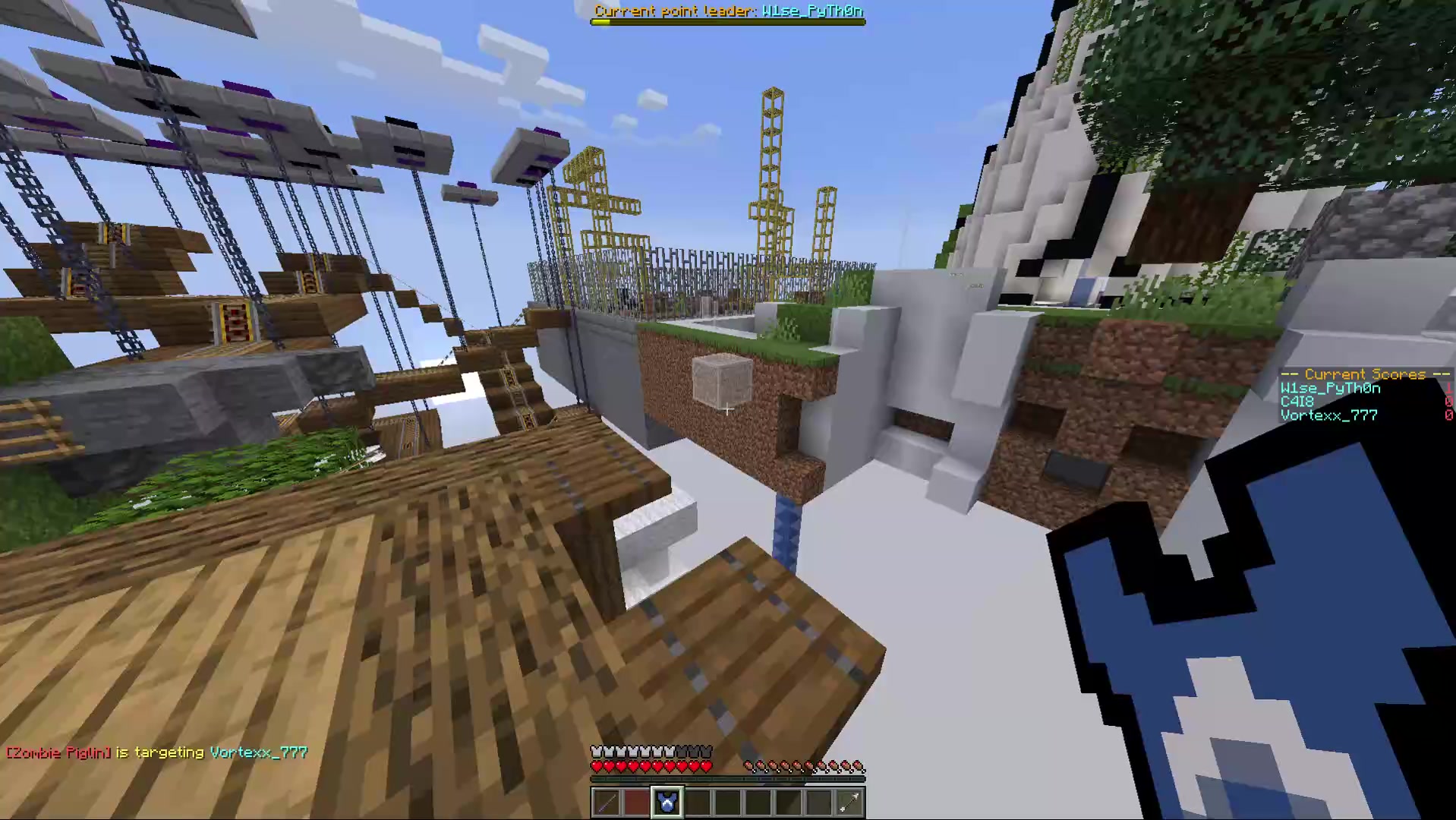Select the arrow item in the last hotbar slot
The height and width of the screenshot is (820, 1456).
click(x=849, y=803)
